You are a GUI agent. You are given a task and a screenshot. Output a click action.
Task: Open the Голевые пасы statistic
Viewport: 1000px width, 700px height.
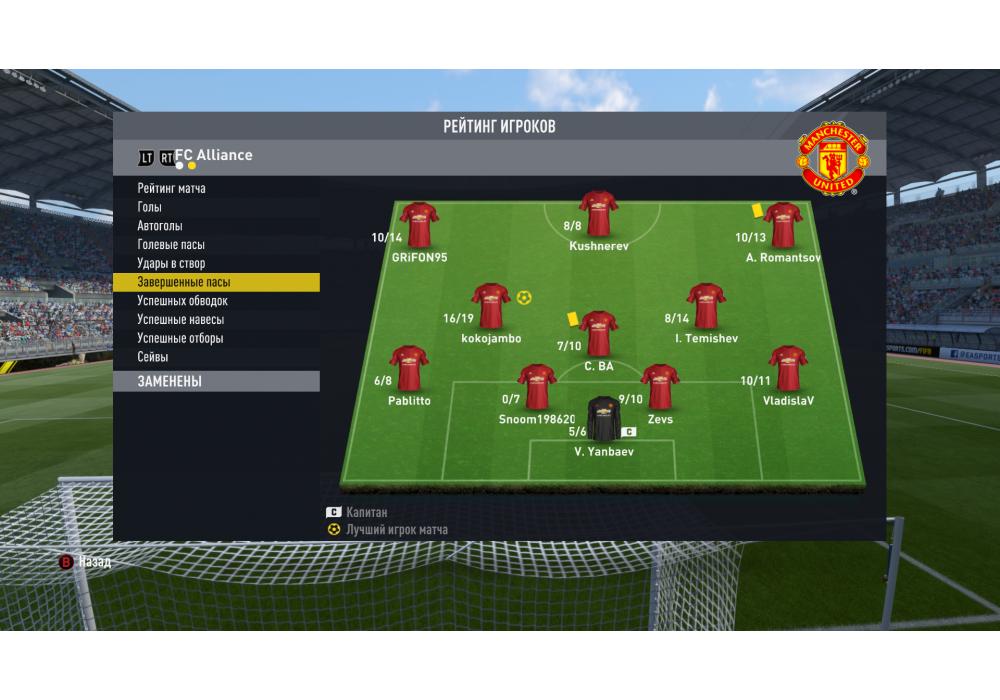coord(172,245)
